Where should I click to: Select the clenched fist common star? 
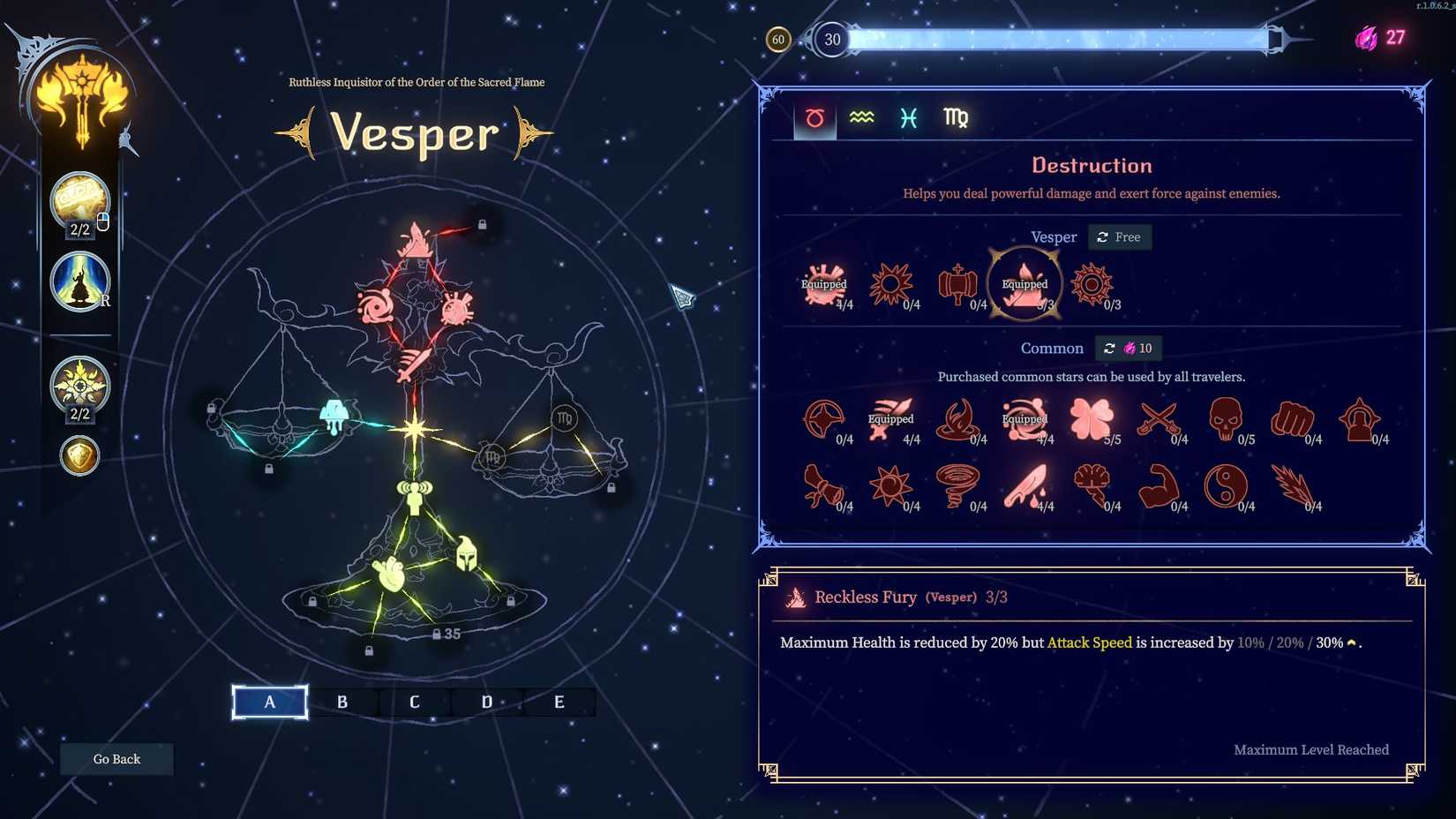(x=1293, y=417)
